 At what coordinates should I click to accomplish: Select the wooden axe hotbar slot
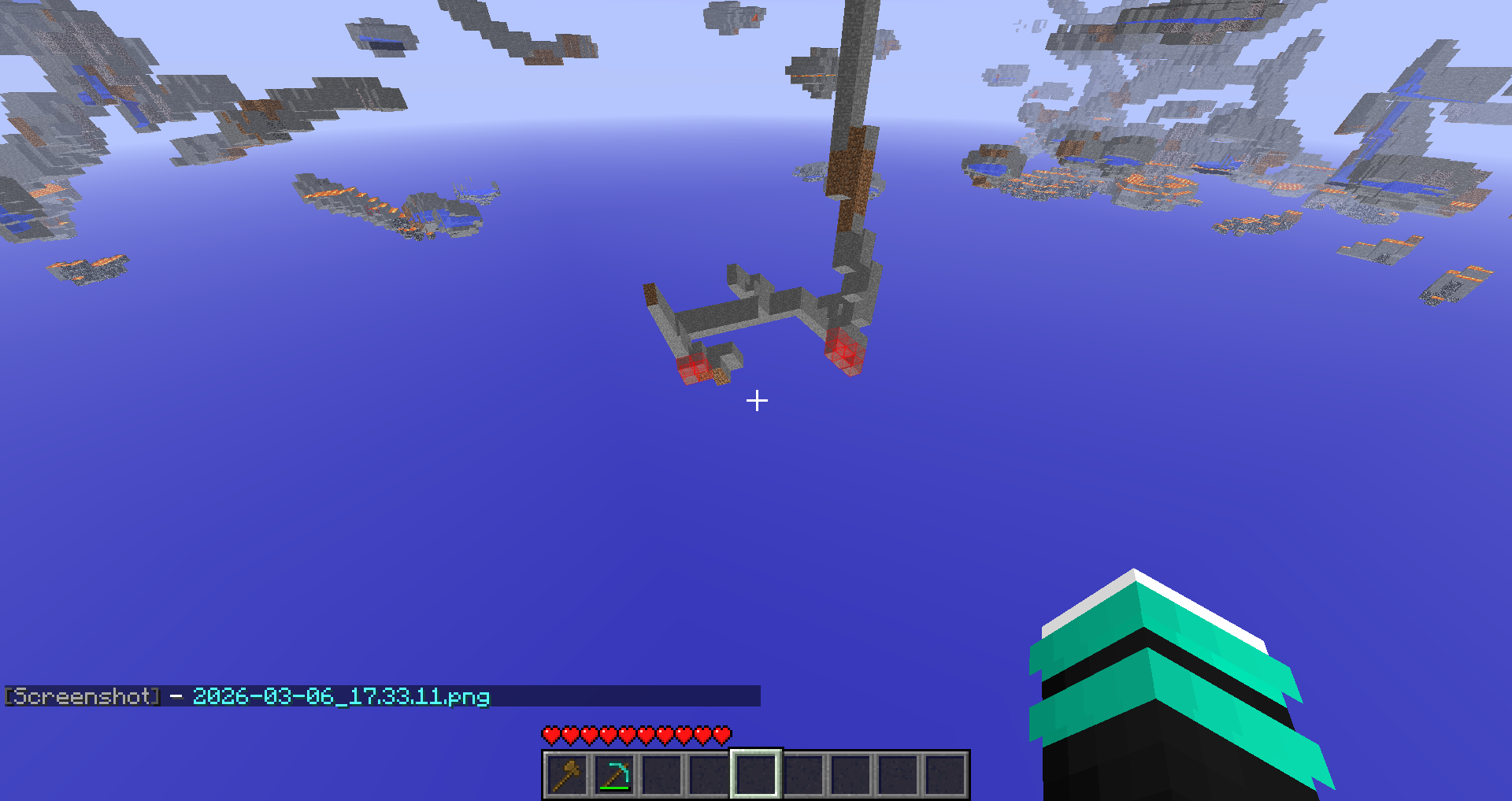(x=567, y=775)
